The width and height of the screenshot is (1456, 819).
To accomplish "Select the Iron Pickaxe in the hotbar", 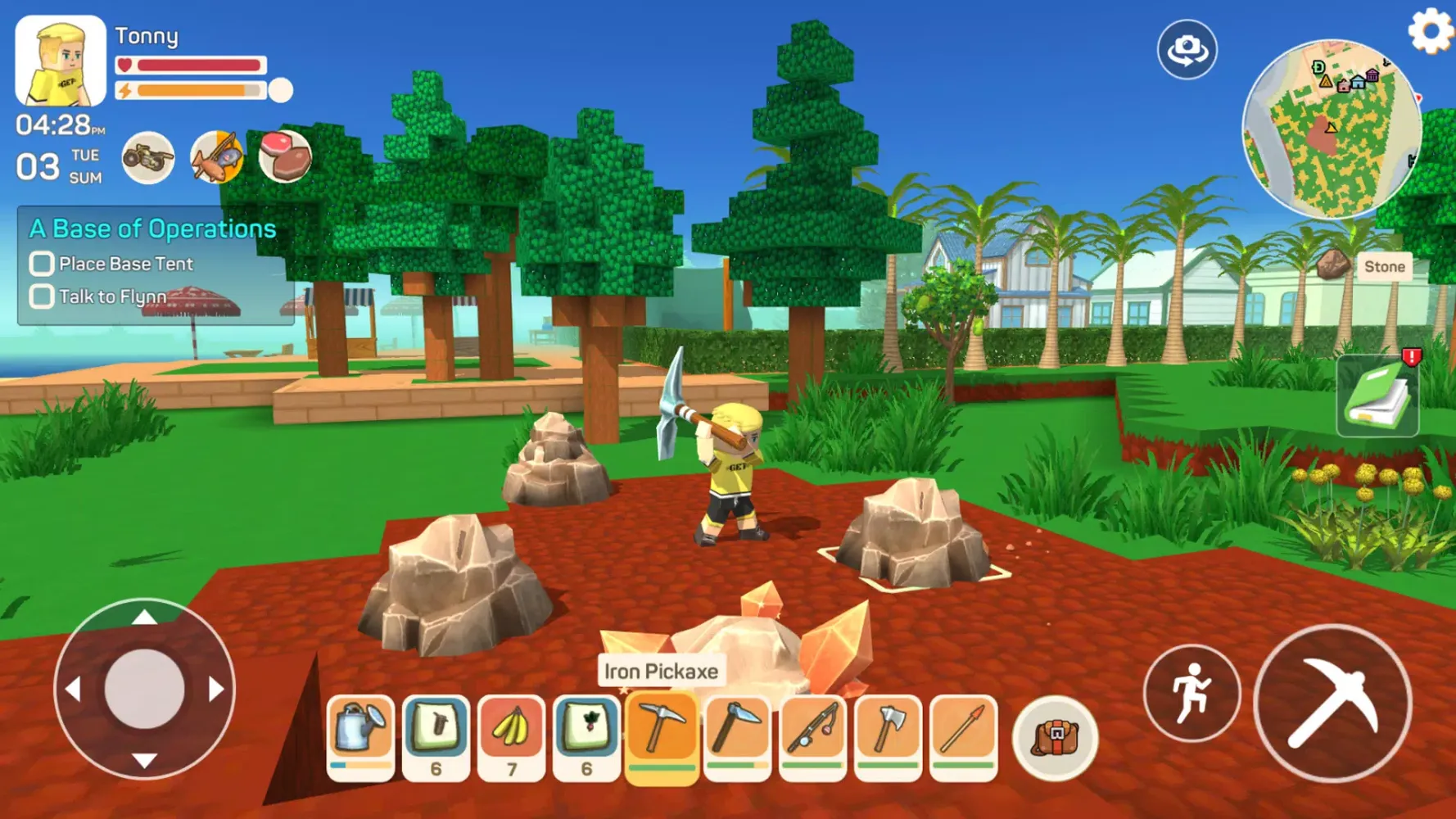I will coord(660,733).
